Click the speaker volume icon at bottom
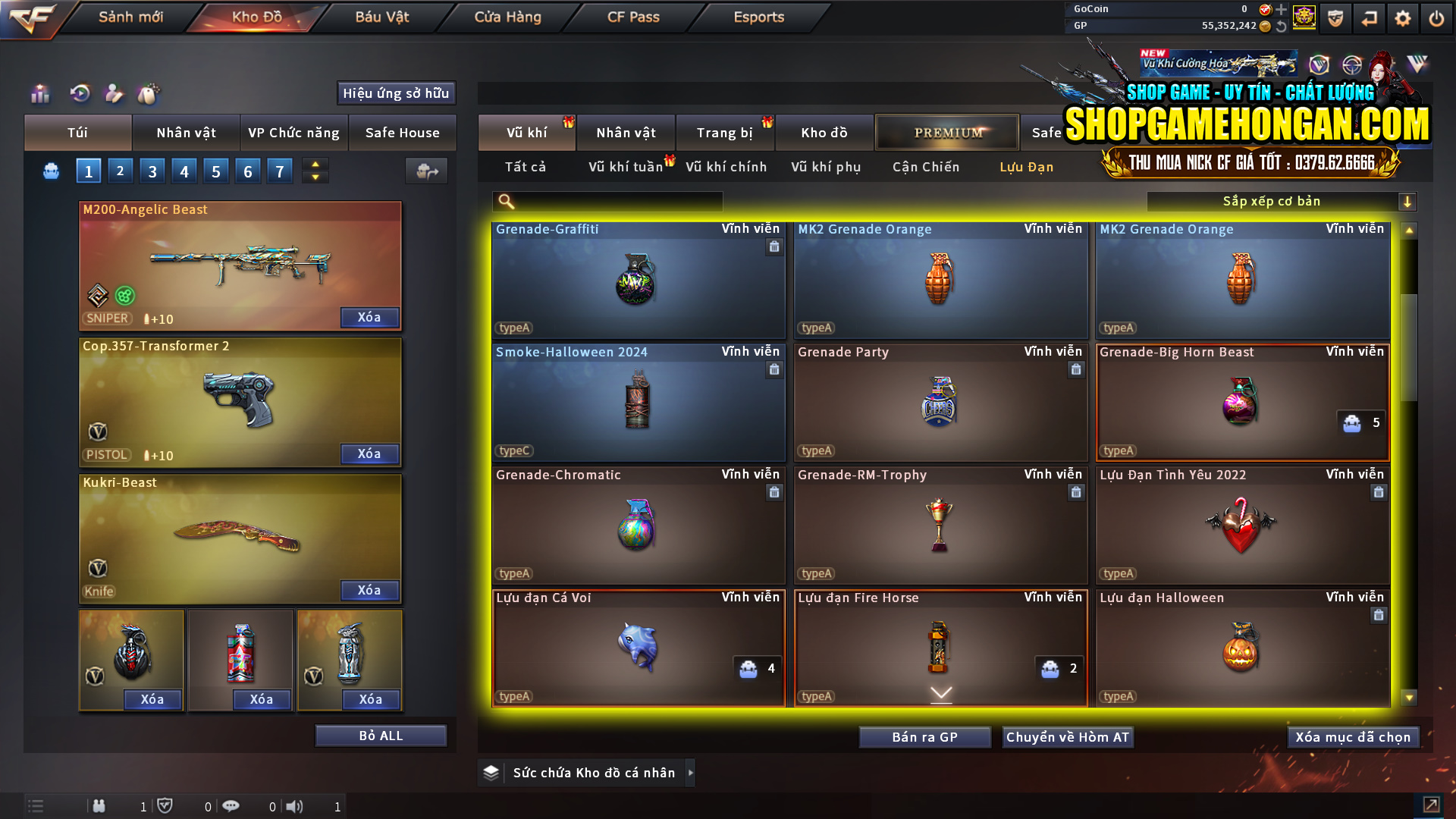 [296, 806]
